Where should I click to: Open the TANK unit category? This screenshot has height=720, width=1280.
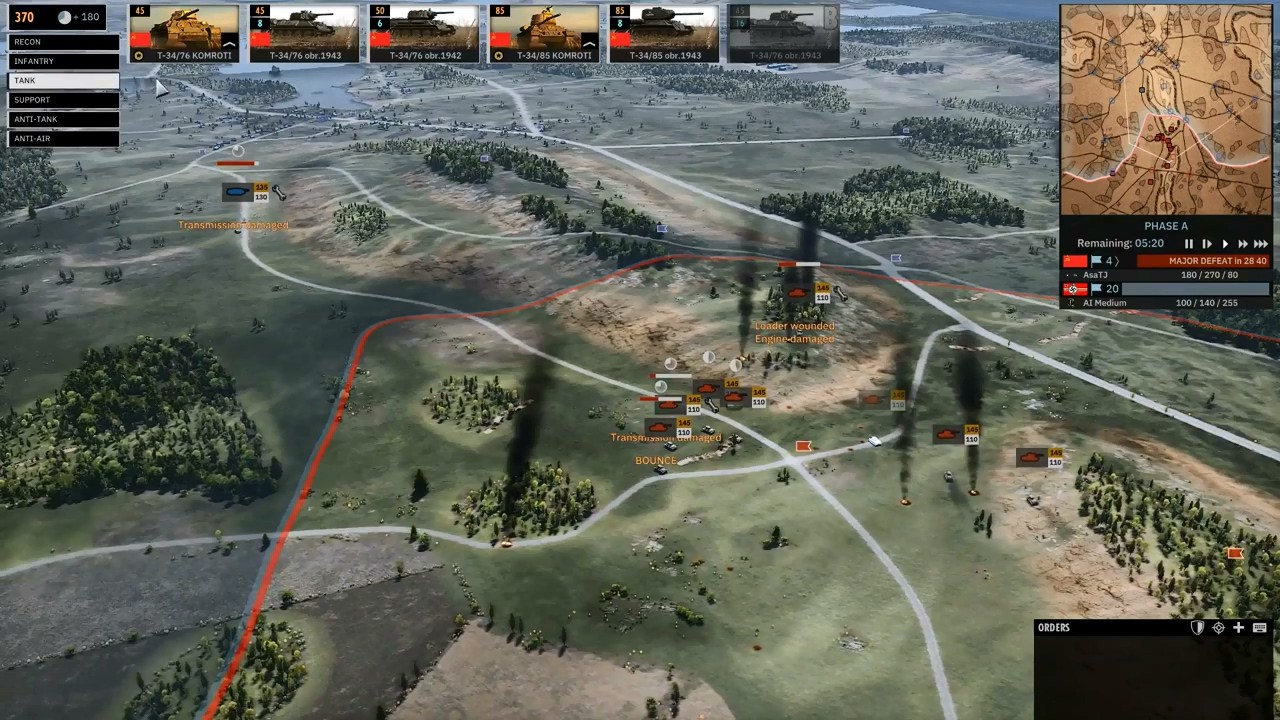(x=63, y=81)
